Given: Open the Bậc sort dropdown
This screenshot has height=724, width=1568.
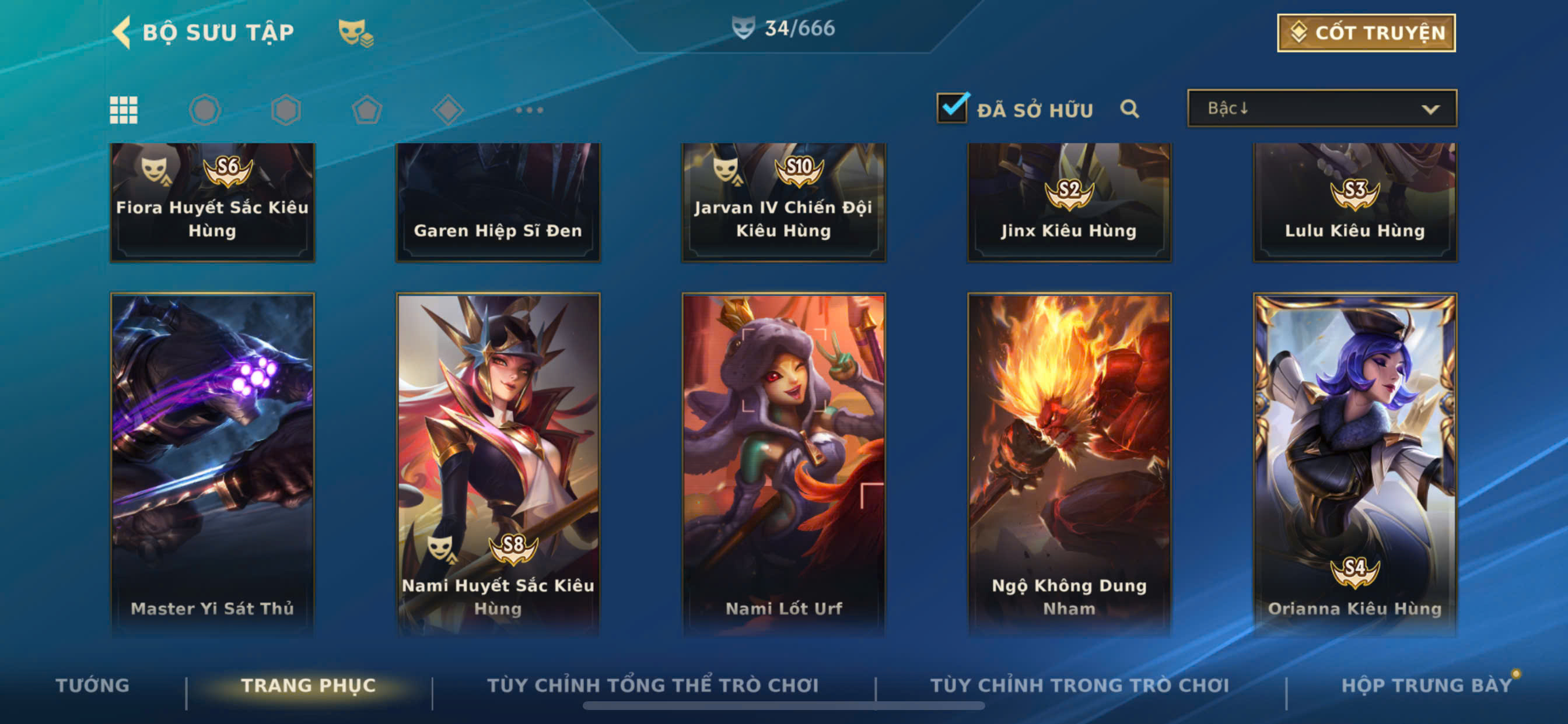Looking at the screenshot, I should (x=1321, y=108).
